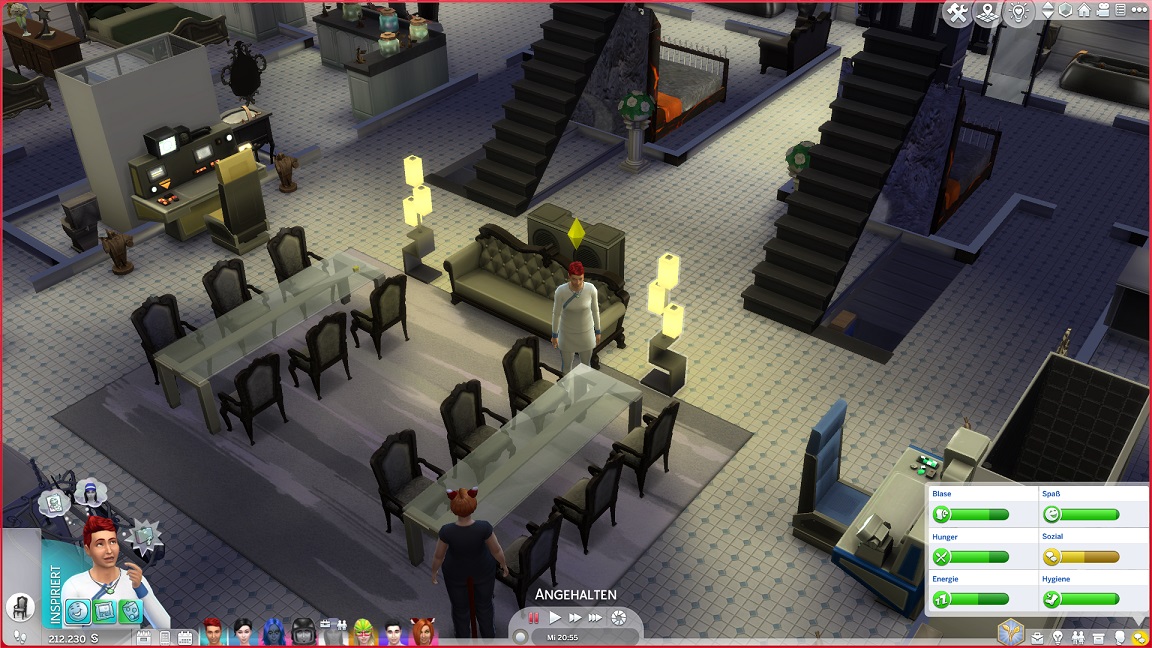Open the Aspiration panel hexagon icon

point(1010,631)
